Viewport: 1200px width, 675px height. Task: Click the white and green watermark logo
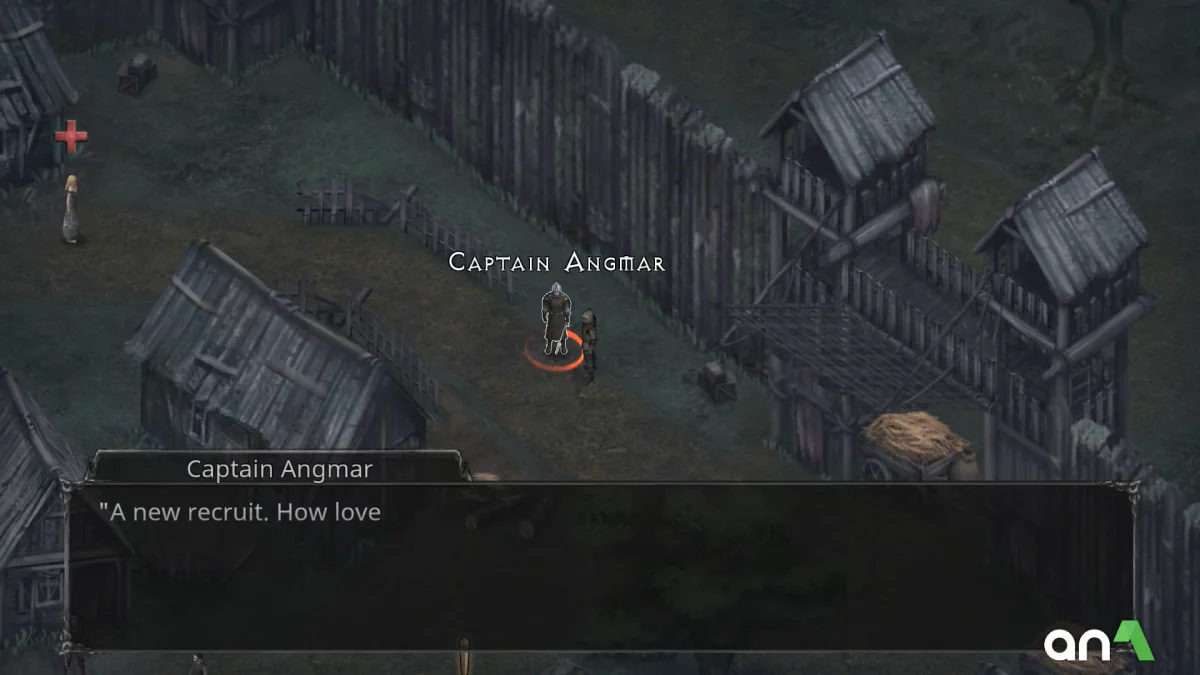coord(1099,641)
